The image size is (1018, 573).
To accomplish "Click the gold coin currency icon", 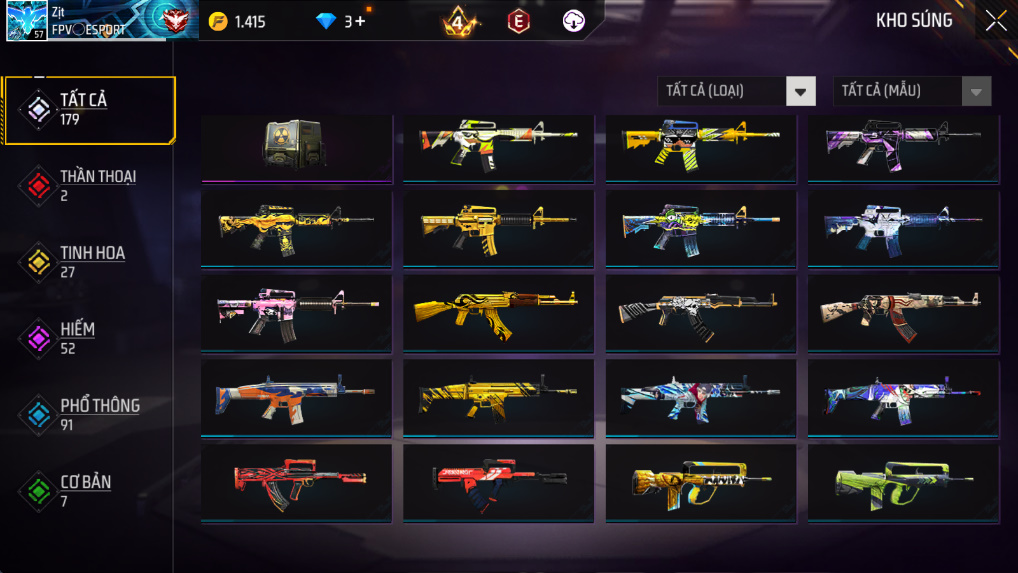I will click(218, 21).
